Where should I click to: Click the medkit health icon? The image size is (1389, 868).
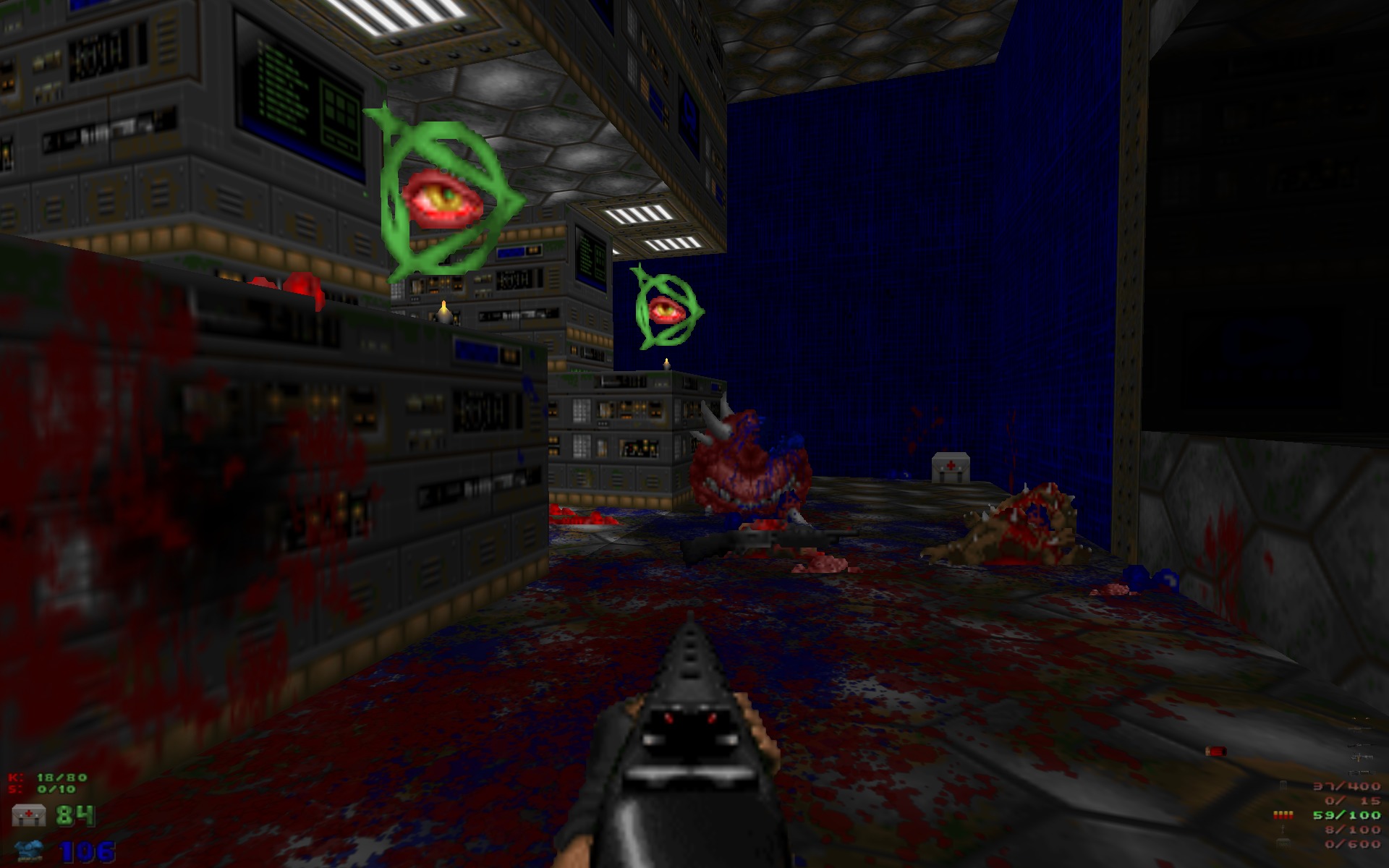pyautogui.click(x=29, y=815)
